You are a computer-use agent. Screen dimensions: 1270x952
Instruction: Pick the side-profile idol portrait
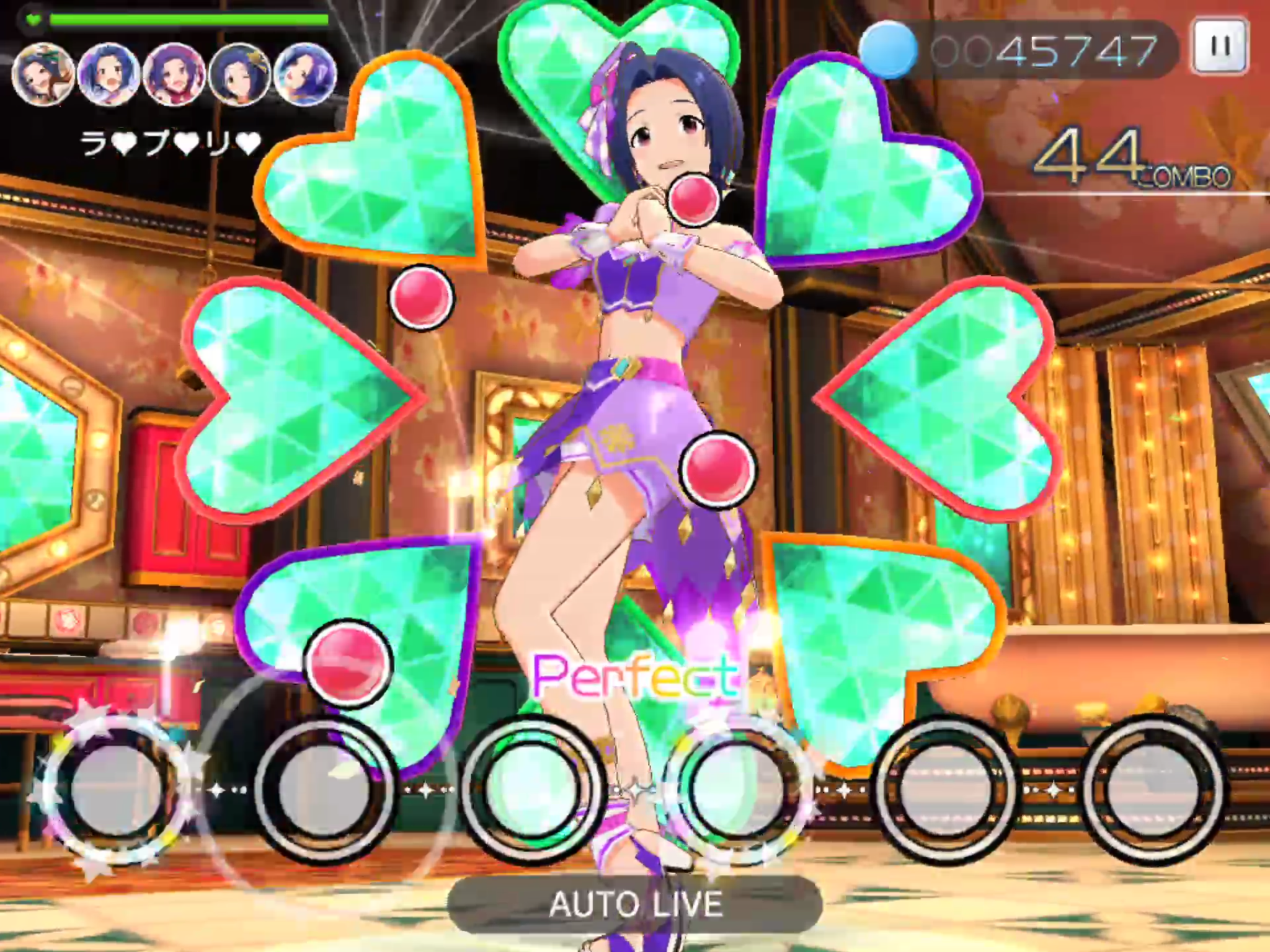[305, 74]
